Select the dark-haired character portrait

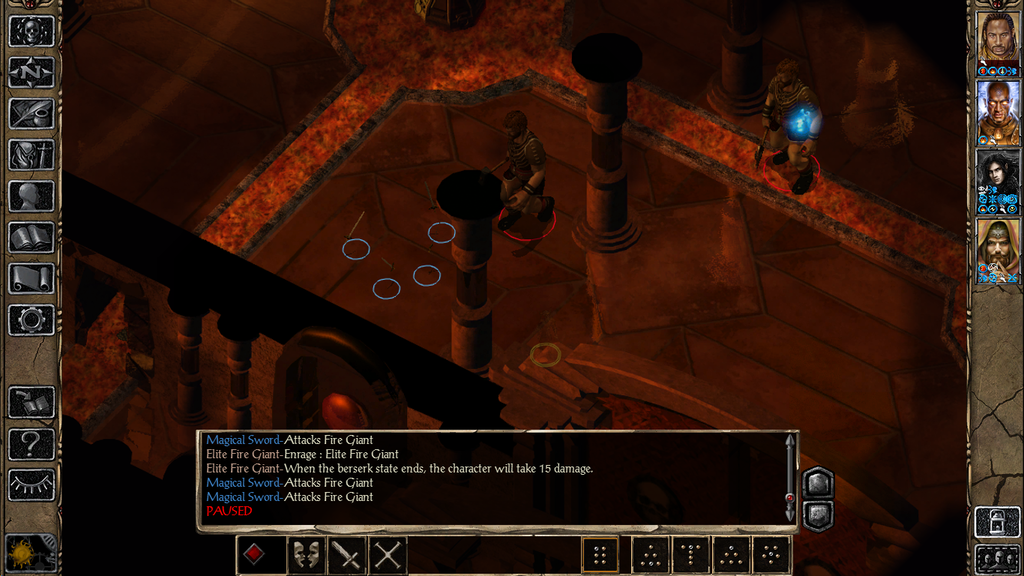(x=997, y=176)
